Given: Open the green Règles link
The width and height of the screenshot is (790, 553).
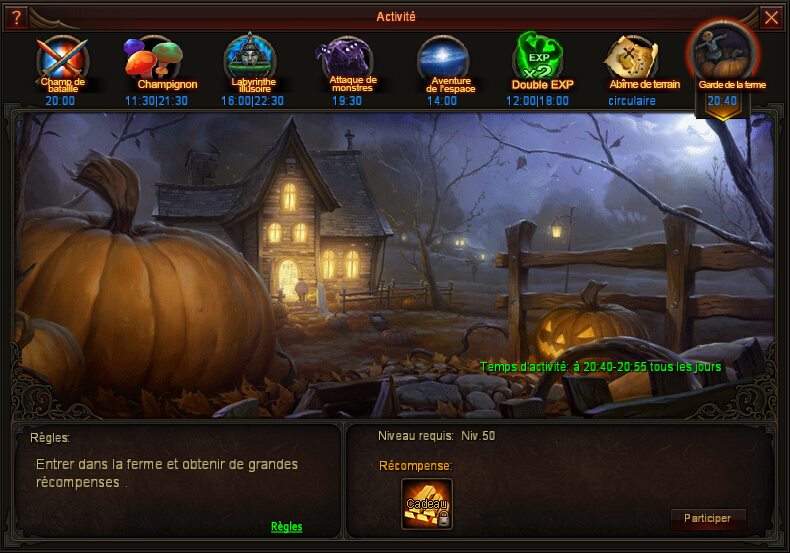Looking at the screenshot, I should [x=286, y=526].
